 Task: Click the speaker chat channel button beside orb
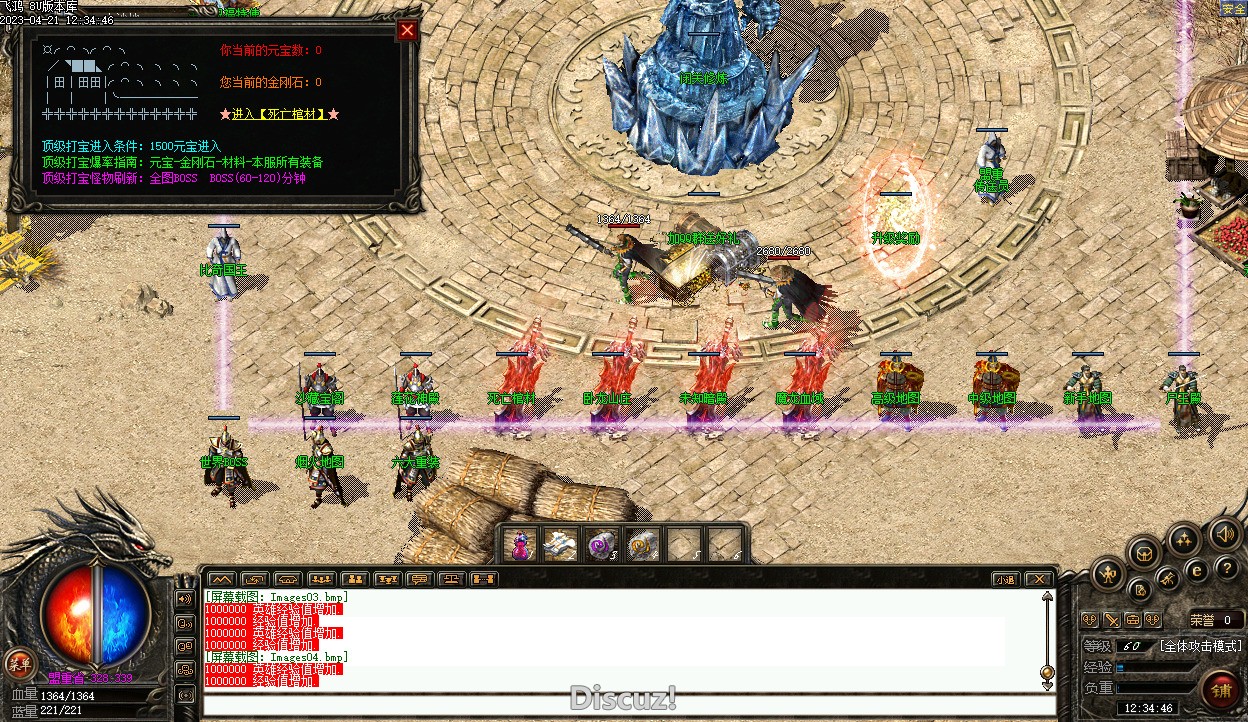[185, 599]
